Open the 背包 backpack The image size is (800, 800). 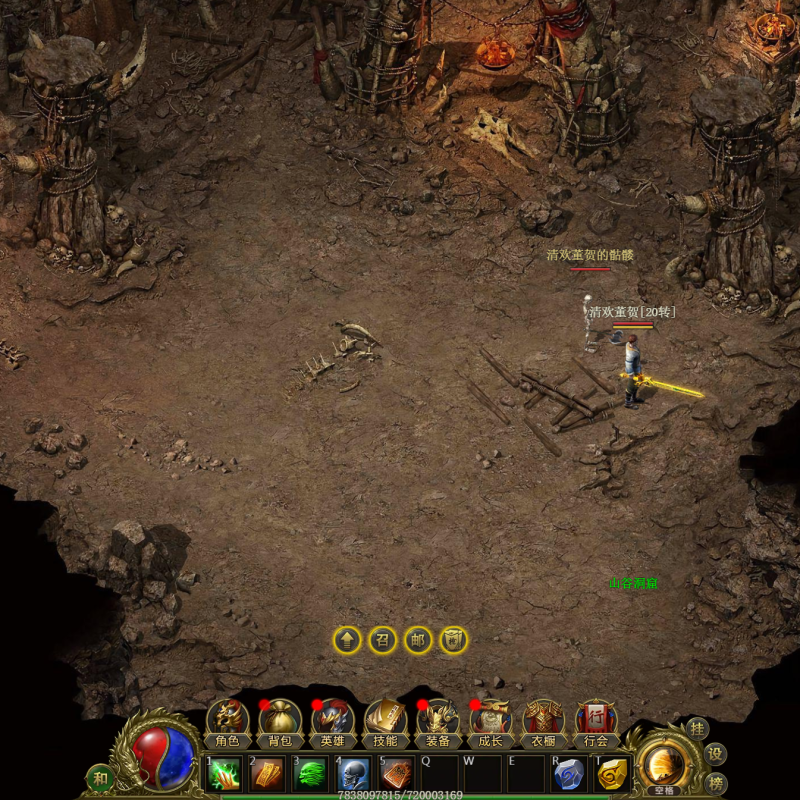(x=280, y=723)
